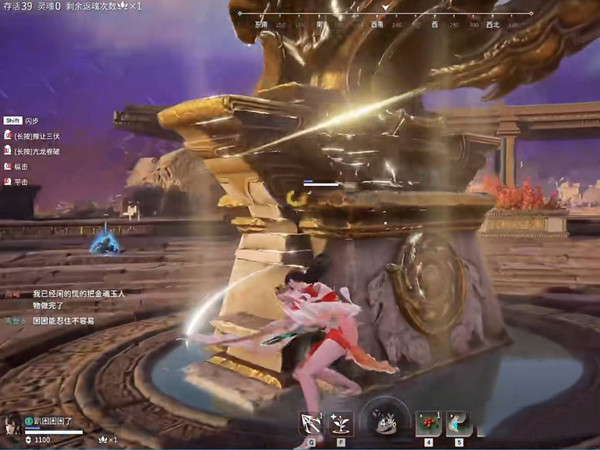Use the healing plant skill icon

click(x=340, y=423)
